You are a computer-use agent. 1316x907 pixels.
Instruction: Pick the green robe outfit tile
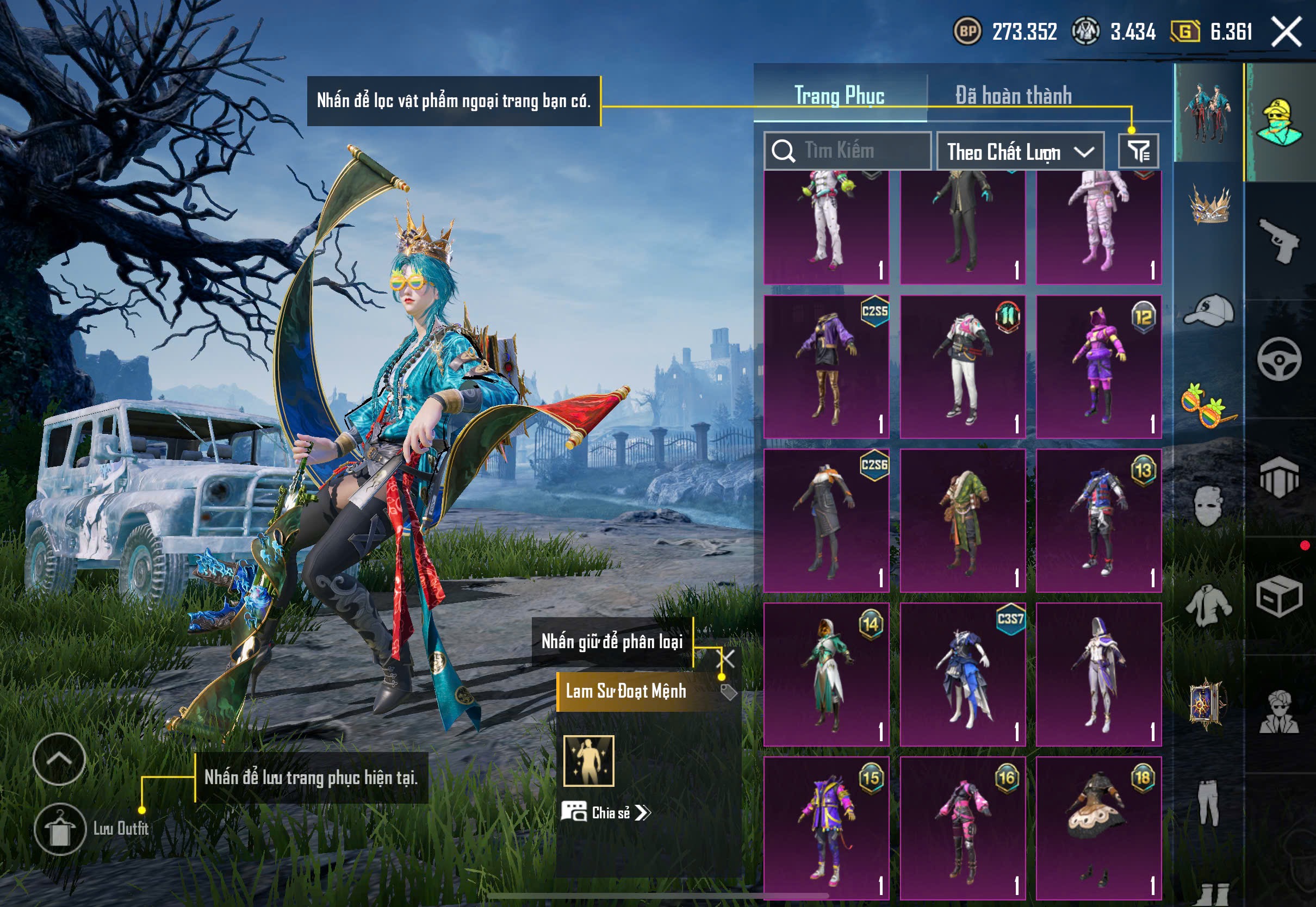[963, 520]
